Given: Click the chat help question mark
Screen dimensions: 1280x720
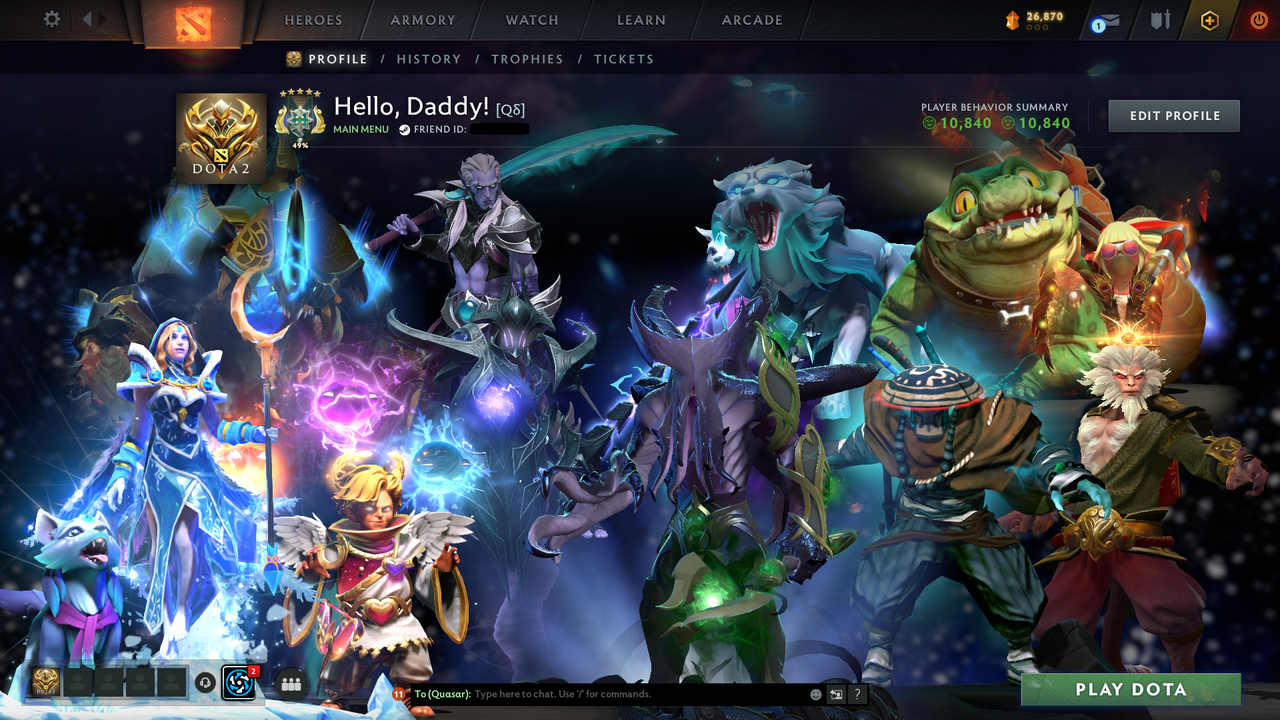Looking at the screenshot, I should (x=857, y=693).
